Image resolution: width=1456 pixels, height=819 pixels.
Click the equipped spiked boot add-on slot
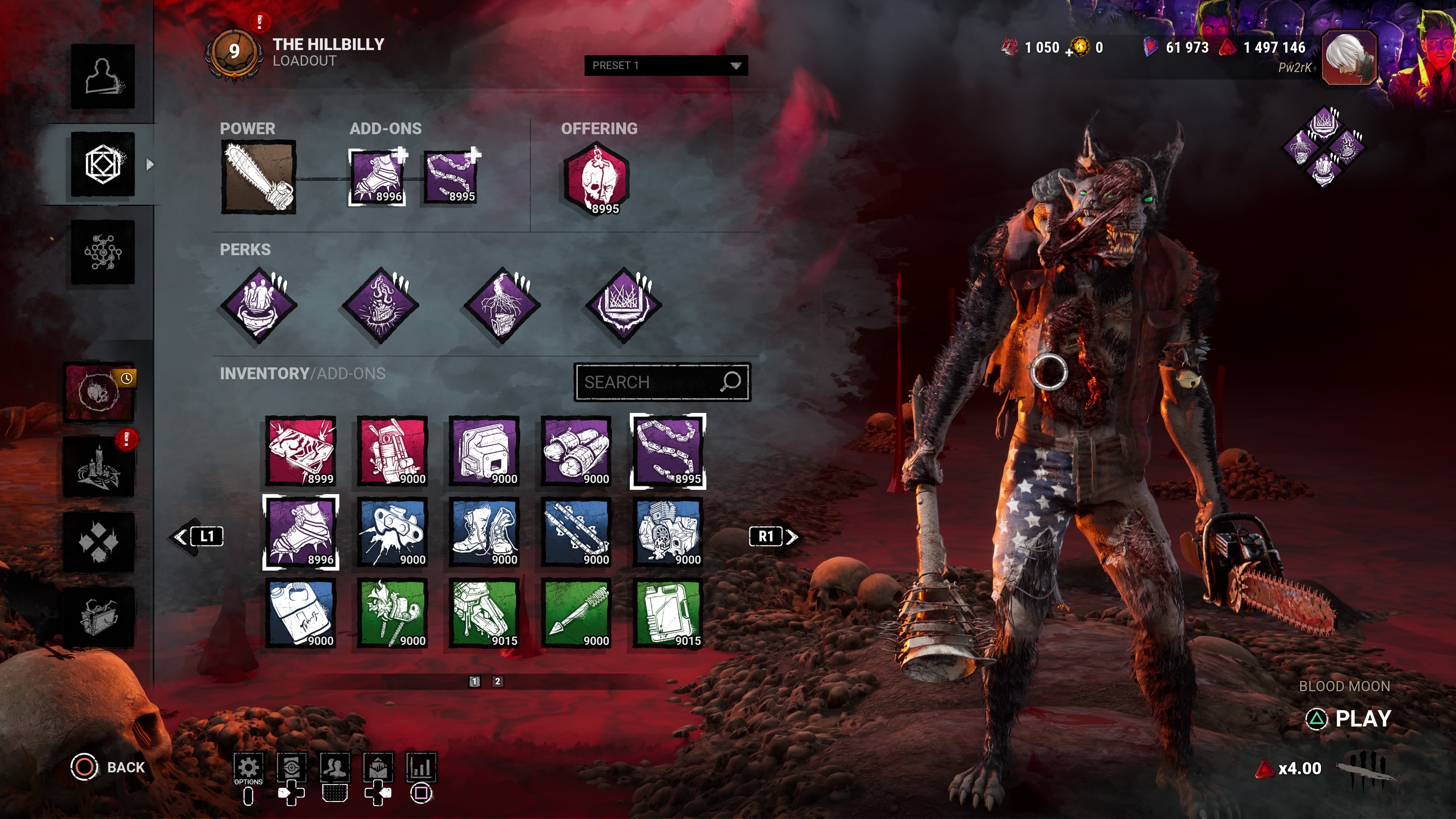(377, 177)
